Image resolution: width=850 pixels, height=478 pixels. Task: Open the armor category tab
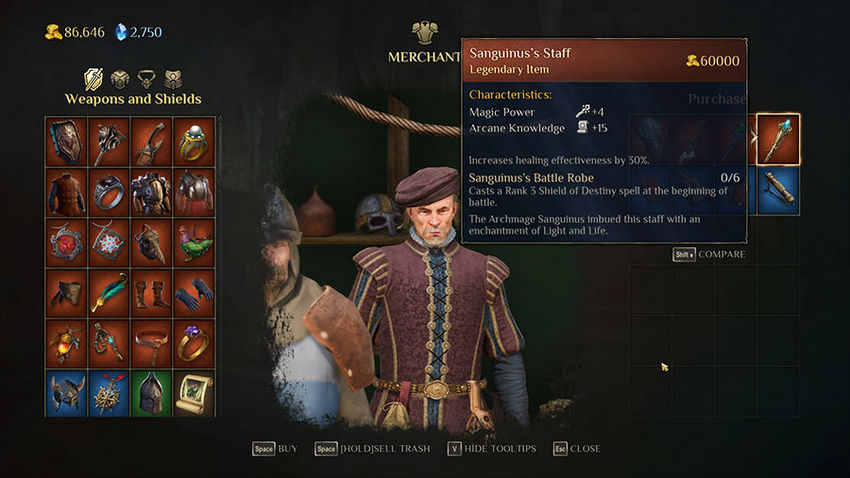[x=120, y=79]
